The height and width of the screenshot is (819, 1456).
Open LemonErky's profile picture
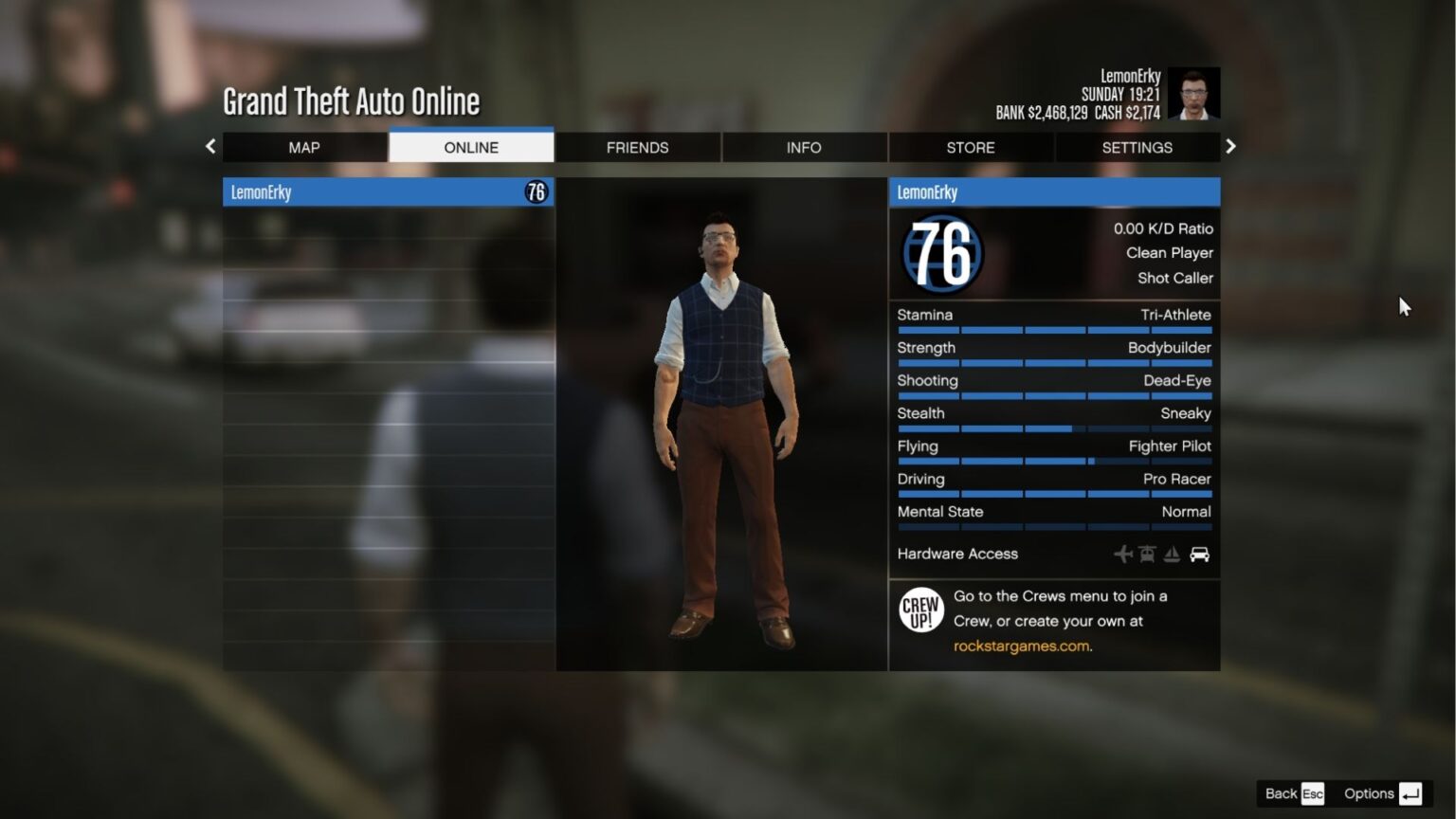(1193, 93)
